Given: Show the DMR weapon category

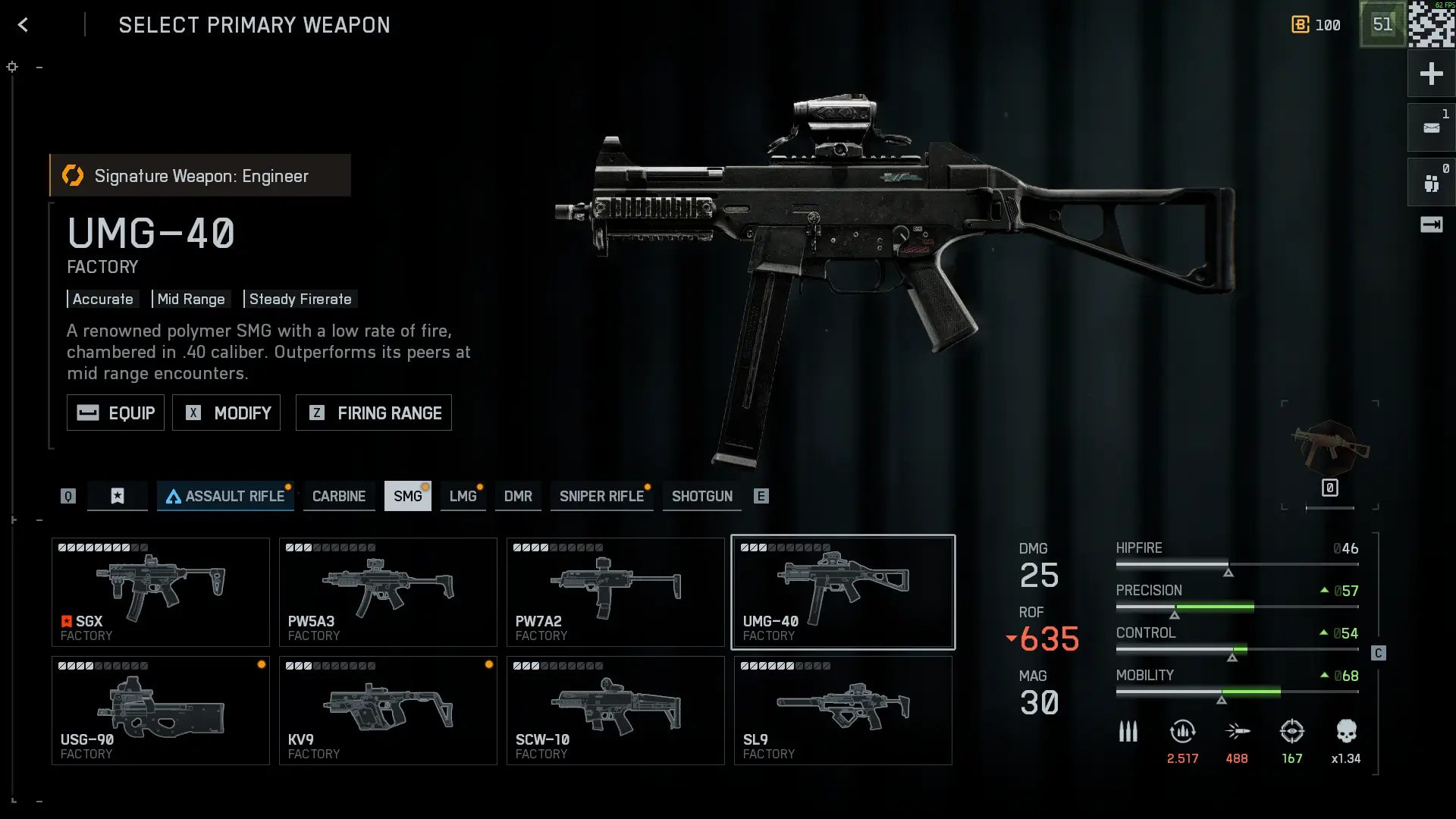Looking at the screenshot, I should pos(518,496).
